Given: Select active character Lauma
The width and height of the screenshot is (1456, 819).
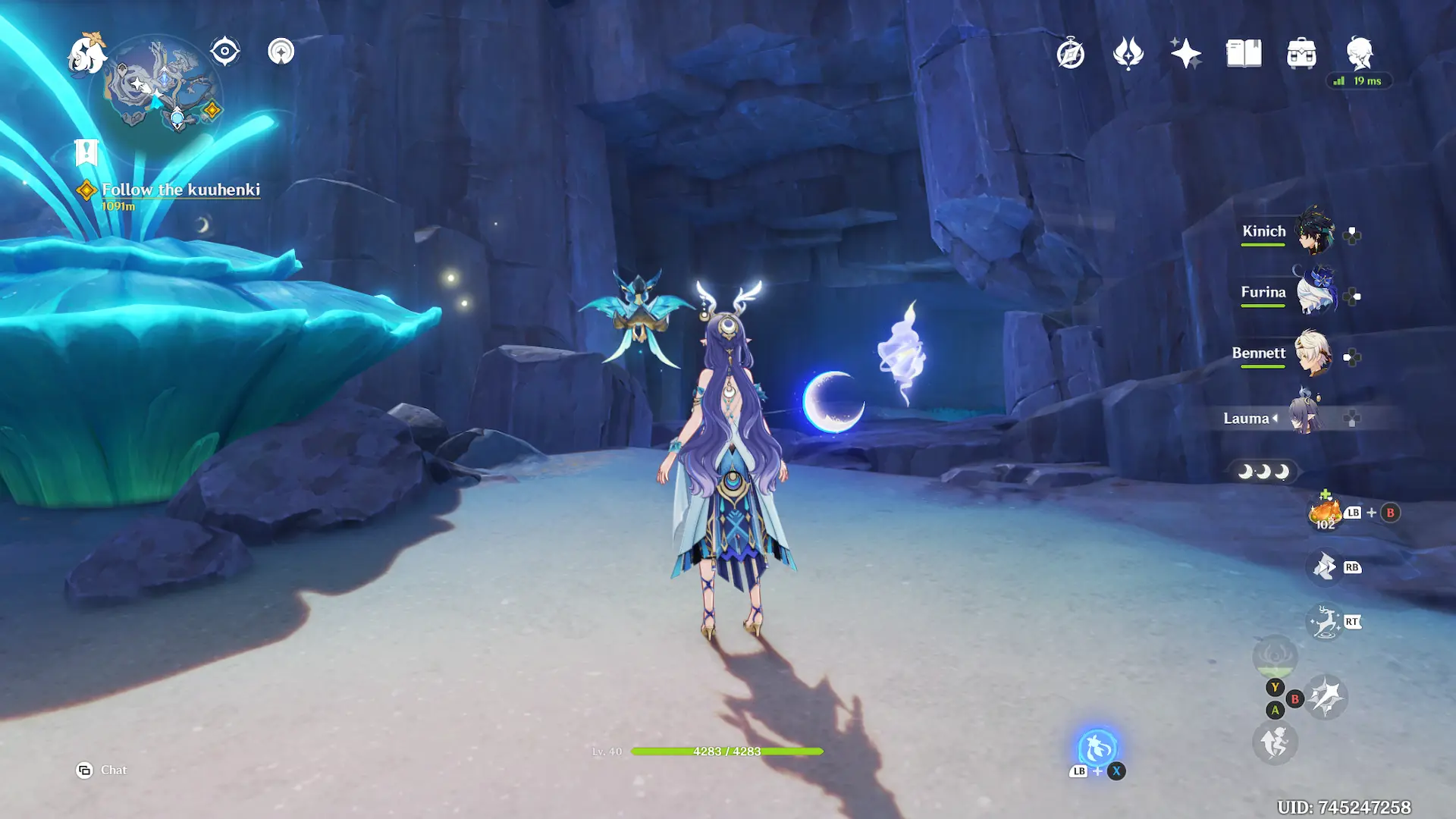Looking at the screenshot, I should 1304,418.
